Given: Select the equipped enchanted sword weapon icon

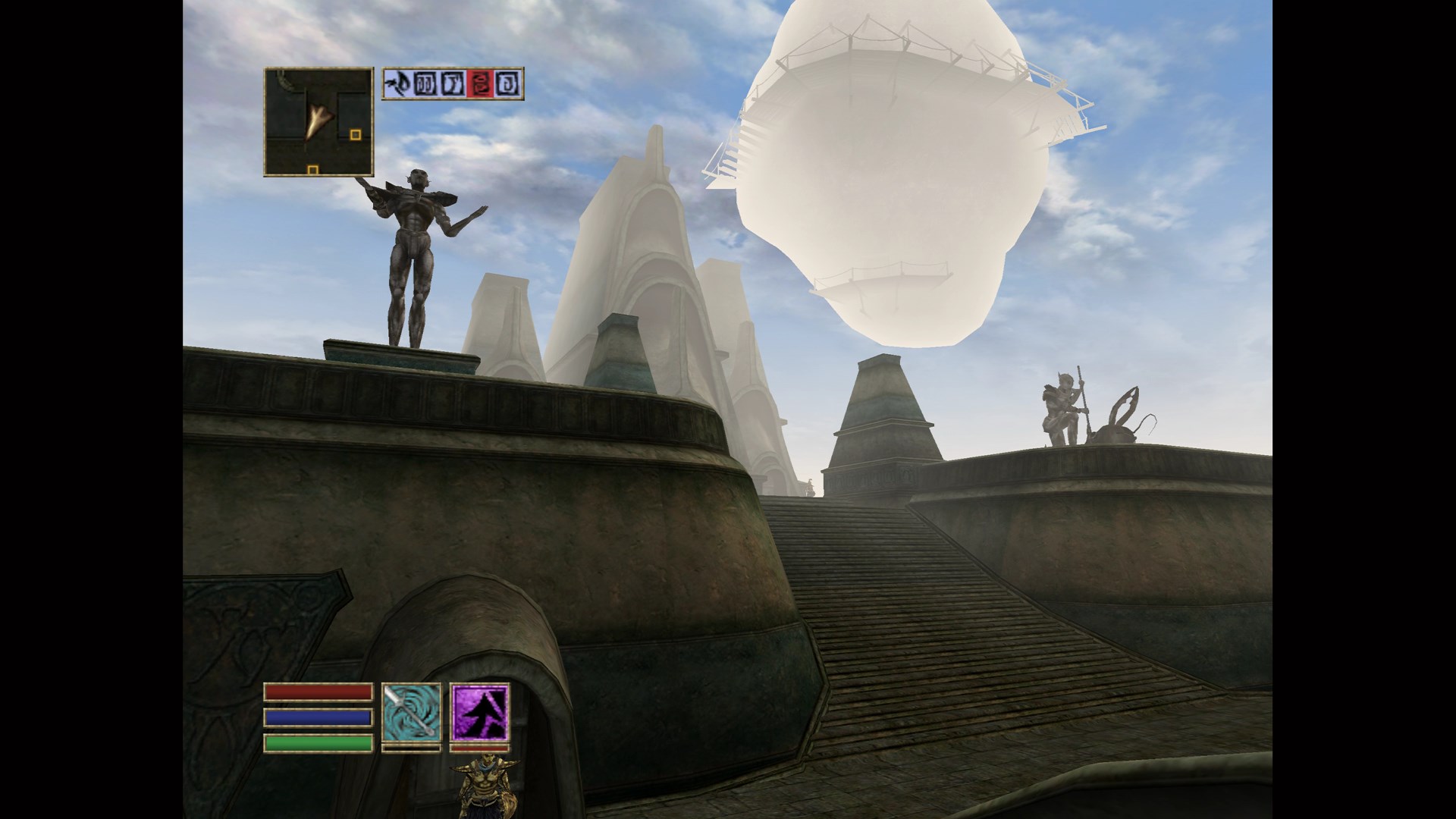Looking at the screenshot, I should tap(411, 712).
